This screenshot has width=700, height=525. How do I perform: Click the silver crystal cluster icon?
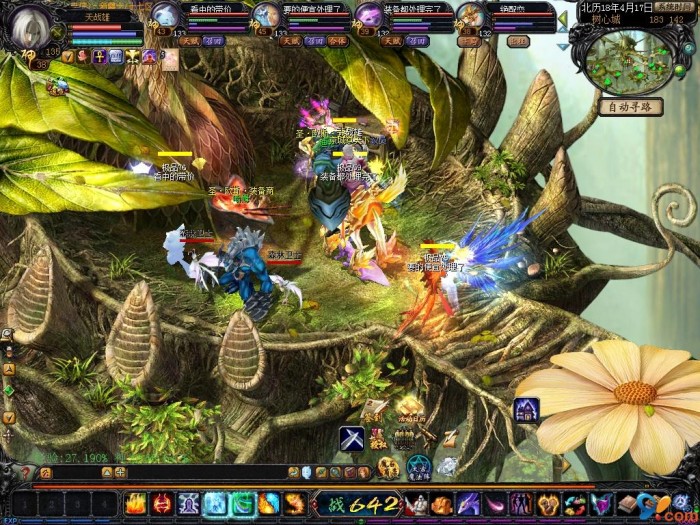pyautogui.click(x=447, y=467)
